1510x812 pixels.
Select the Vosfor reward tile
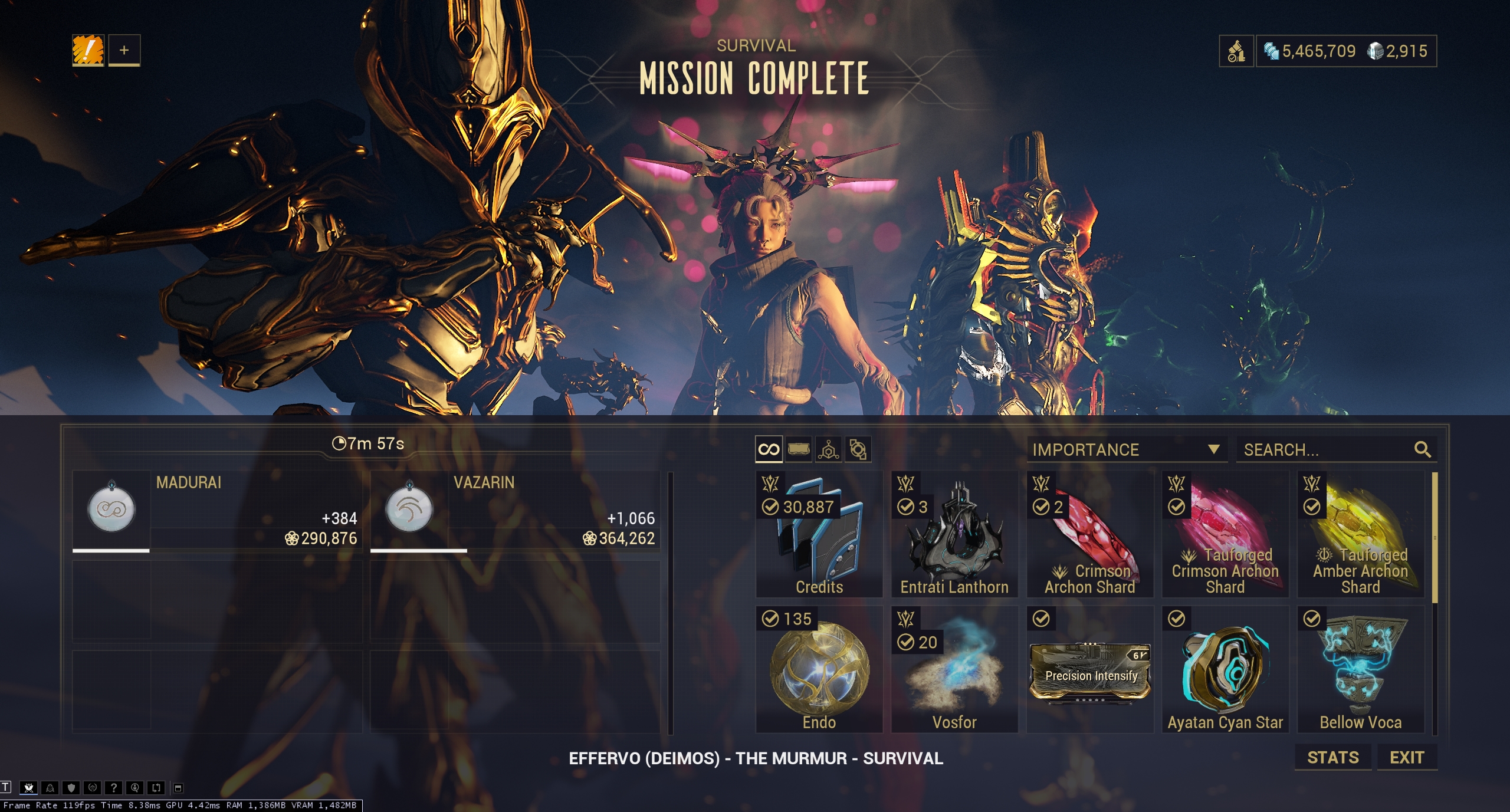[954, 669]
